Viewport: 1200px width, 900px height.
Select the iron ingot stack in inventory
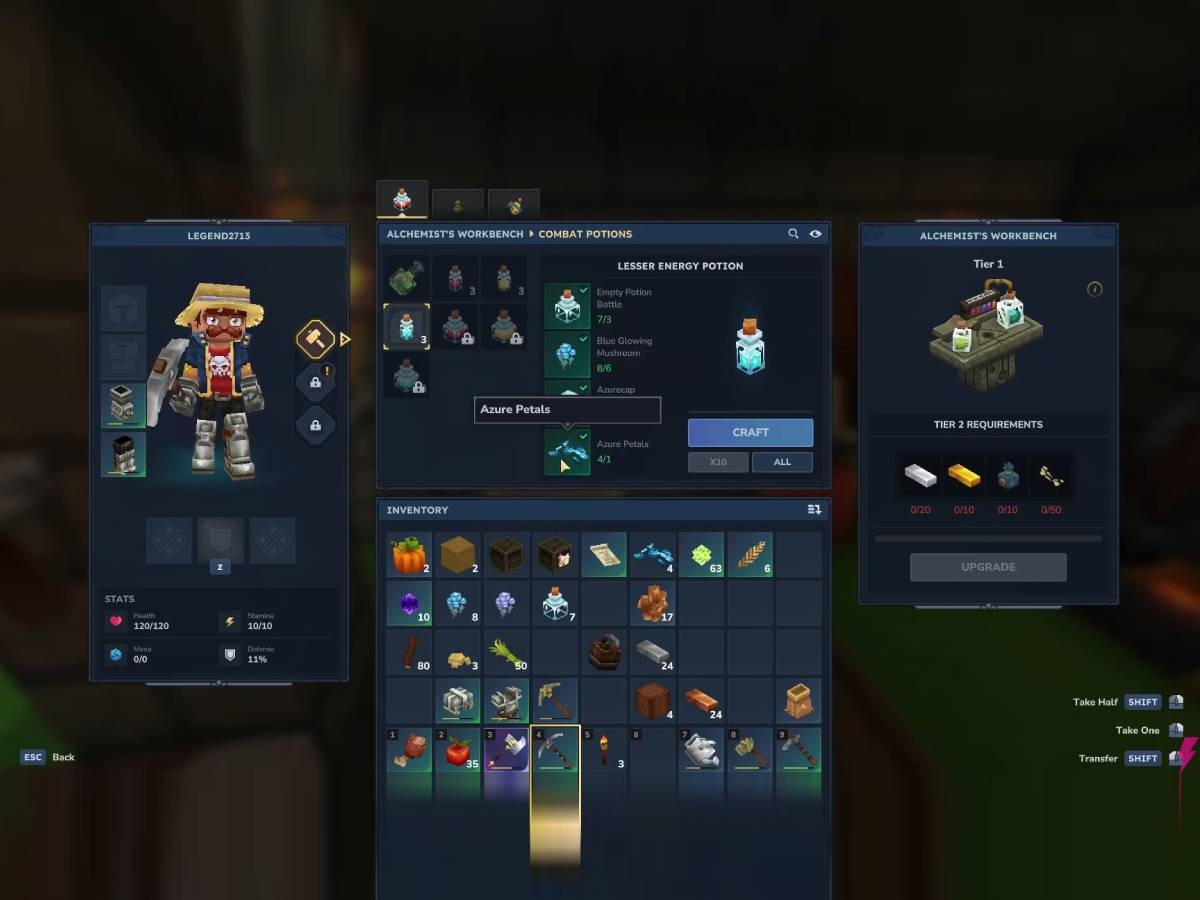(x=653, y=652)
